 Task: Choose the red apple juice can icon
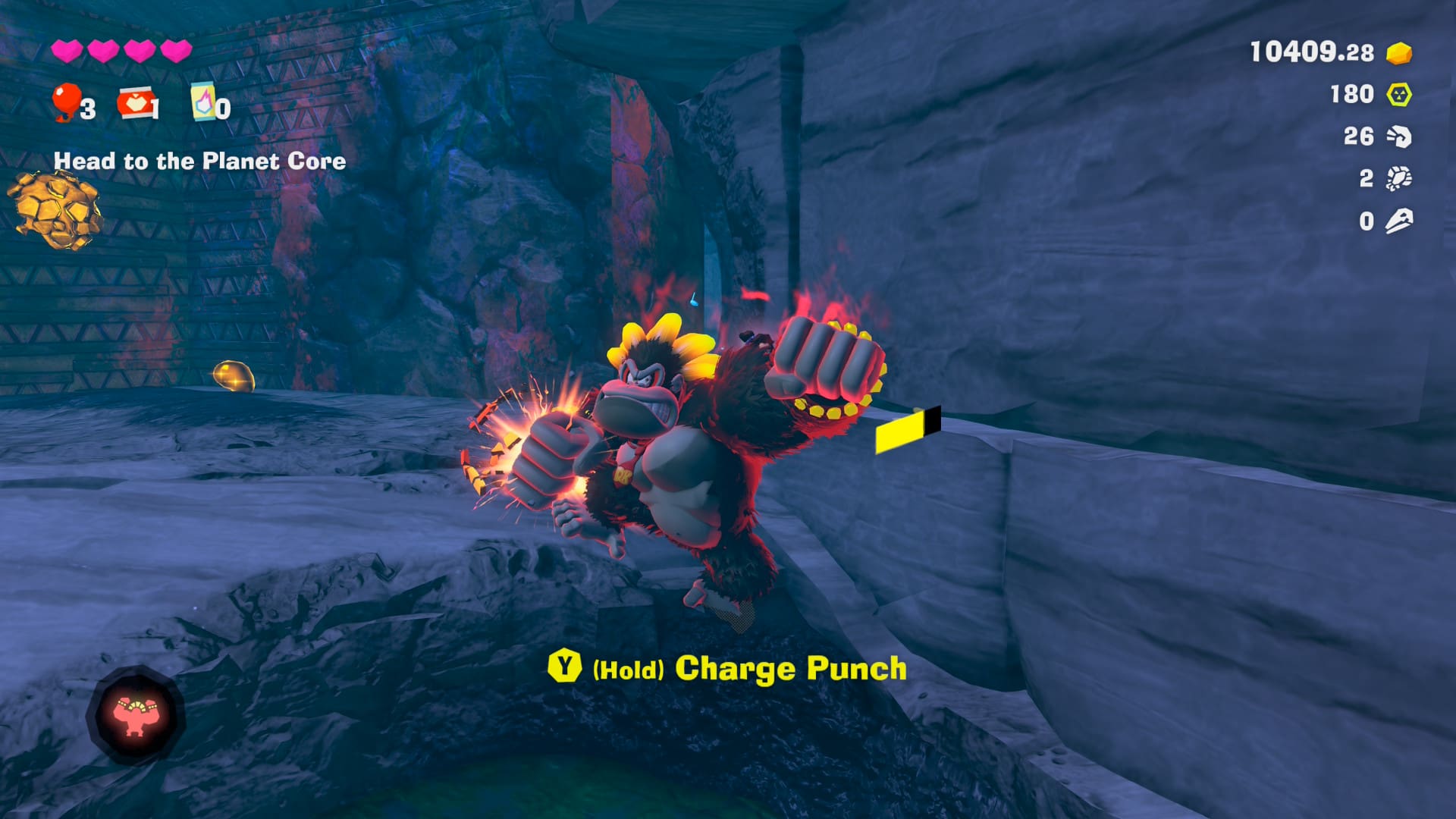pyautogui.click(x=134, y=103)
